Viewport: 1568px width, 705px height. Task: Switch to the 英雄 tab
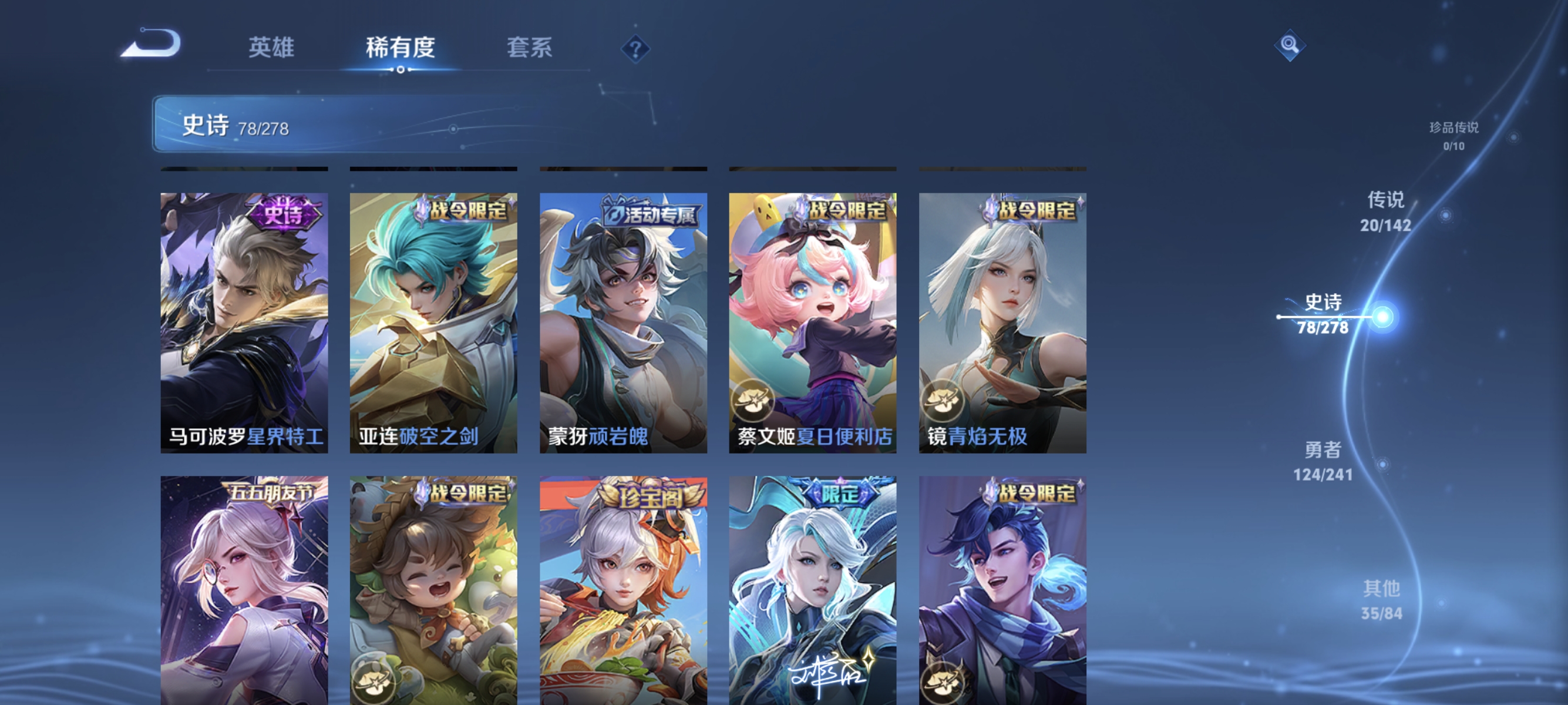[x=271, y=48]
